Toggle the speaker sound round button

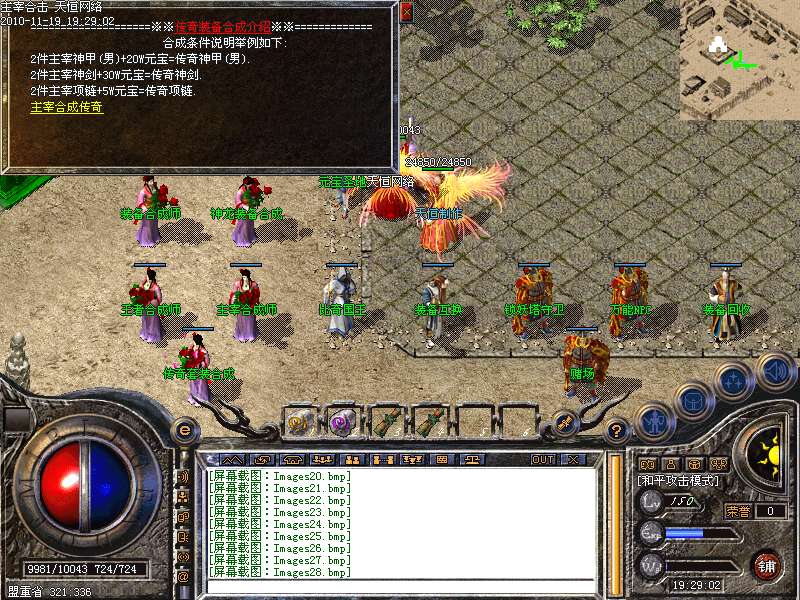click(x=775, y=371)
